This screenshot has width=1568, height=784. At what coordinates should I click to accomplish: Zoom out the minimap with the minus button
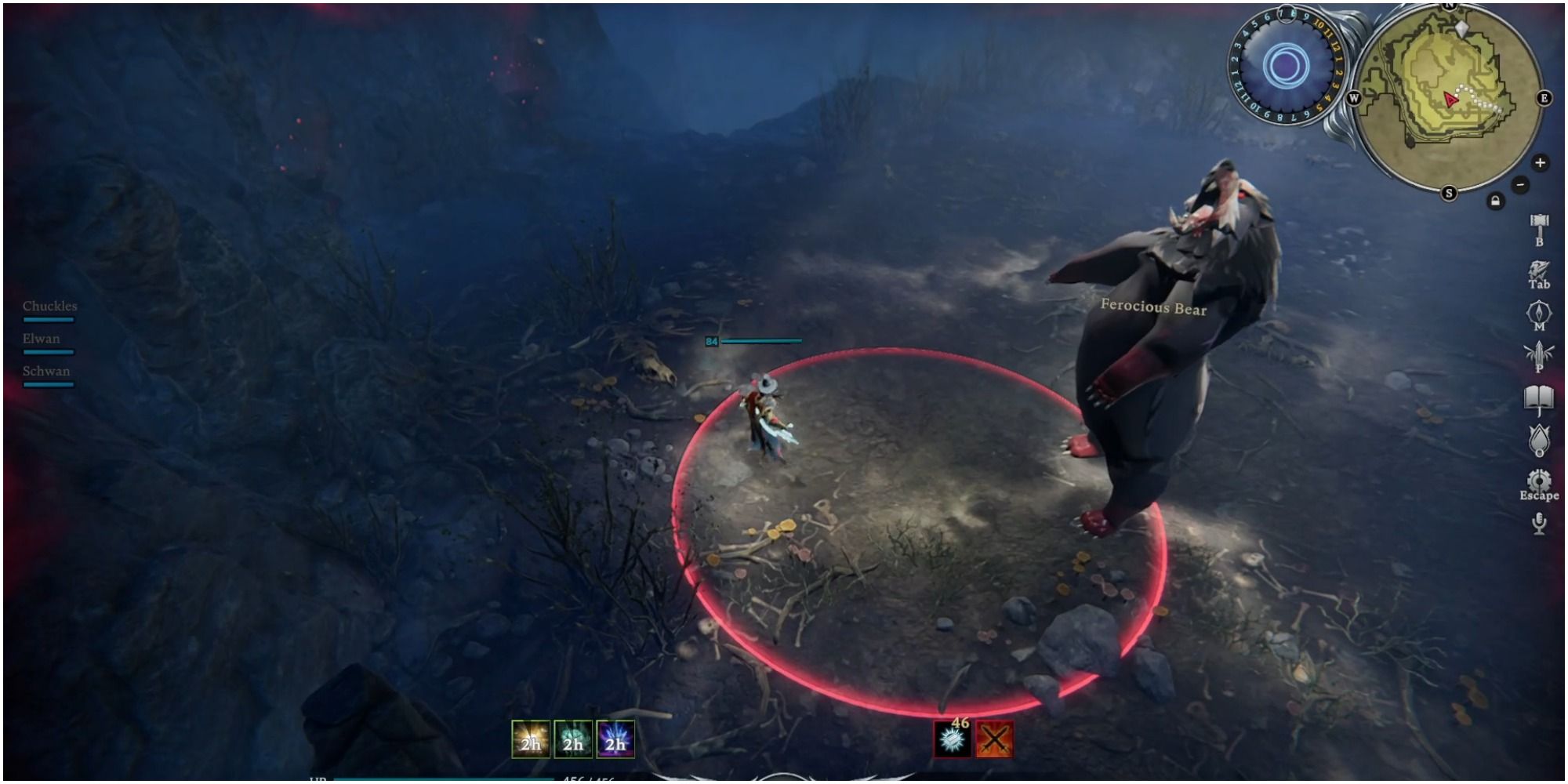(1519, 183)
